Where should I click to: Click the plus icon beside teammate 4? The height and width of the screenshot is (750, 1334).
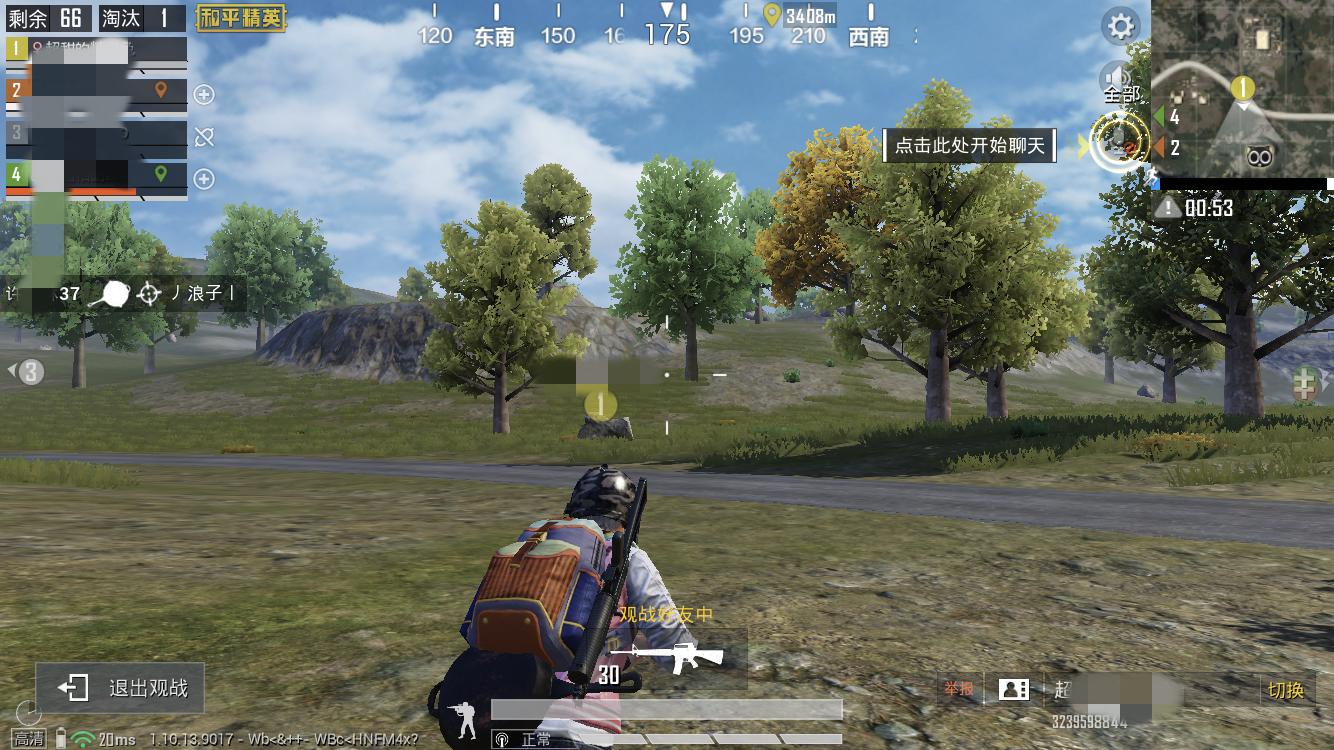pos(204,179)
